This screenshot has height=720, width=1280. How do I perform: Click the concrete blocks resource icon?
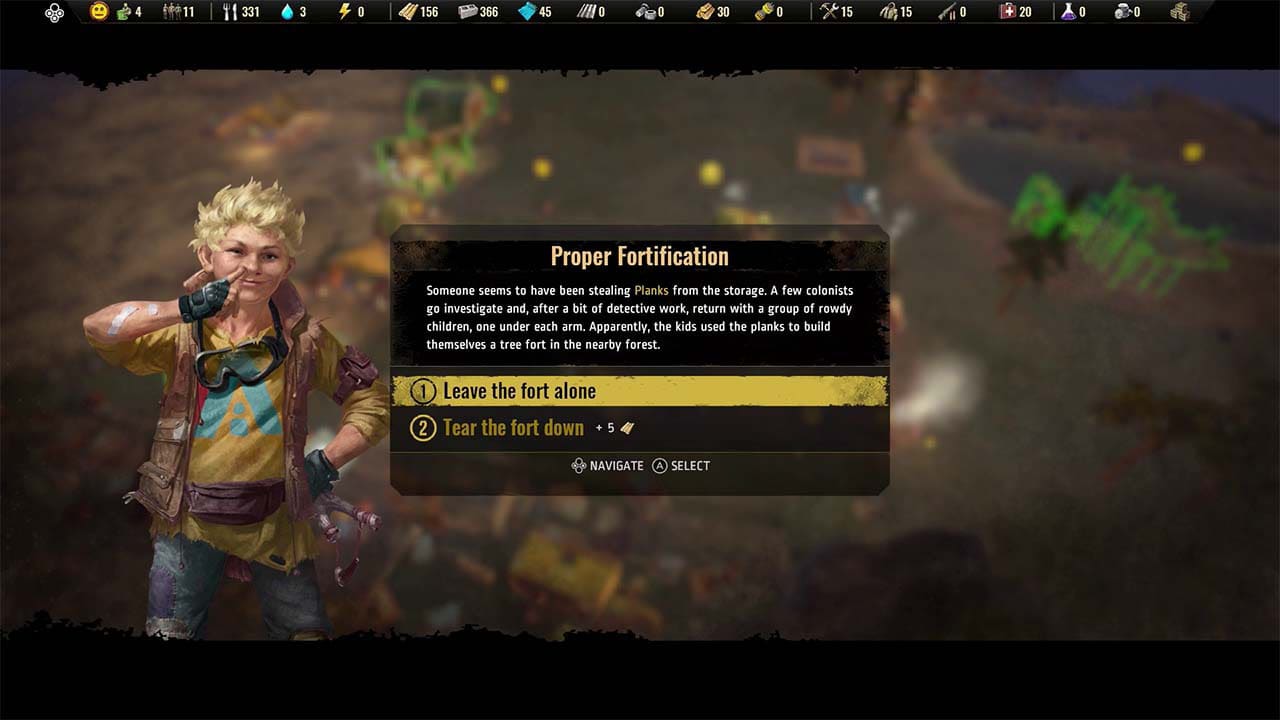[466, 13]
